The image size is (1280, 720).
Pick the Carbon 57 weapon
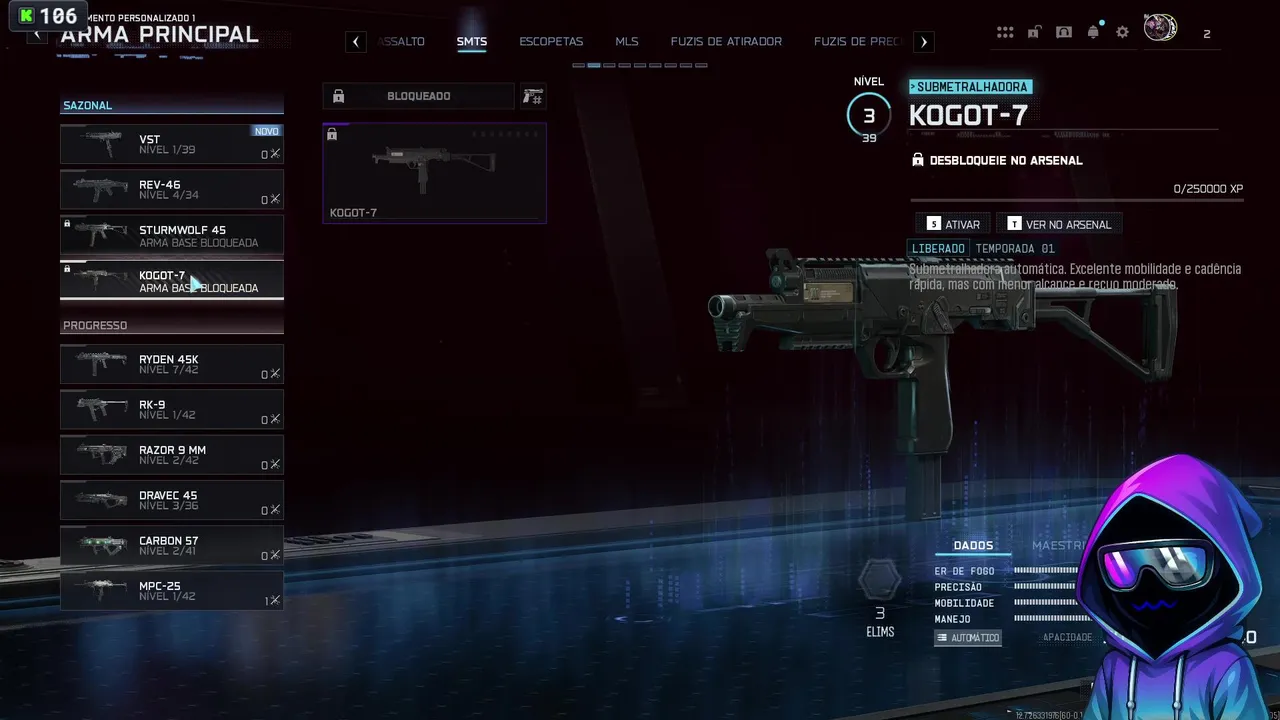pos(171,545)
